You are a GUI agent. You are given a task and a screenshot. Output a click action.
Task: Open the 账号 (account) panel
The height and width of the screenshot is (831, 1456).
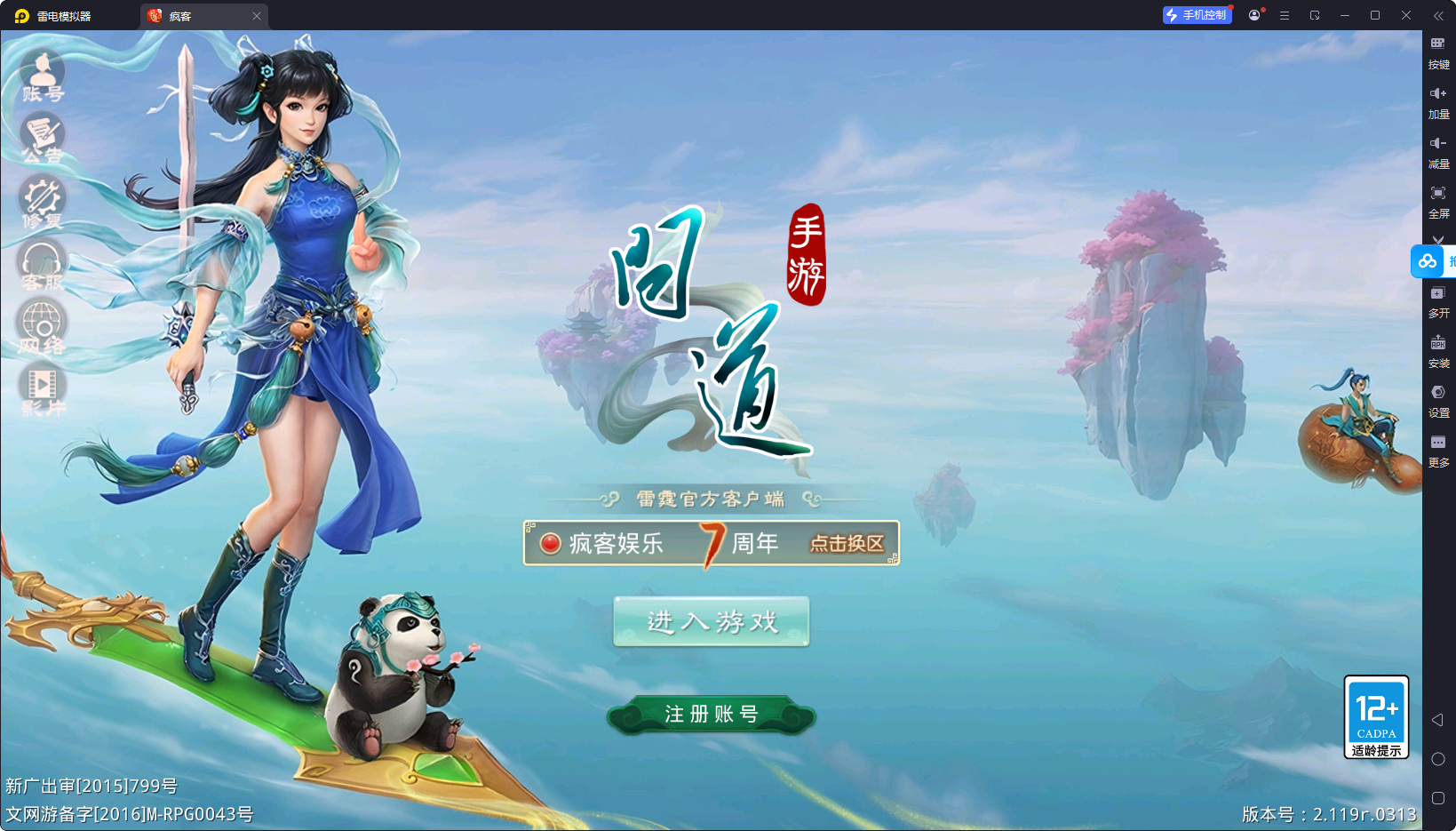[x=42, y=73]
